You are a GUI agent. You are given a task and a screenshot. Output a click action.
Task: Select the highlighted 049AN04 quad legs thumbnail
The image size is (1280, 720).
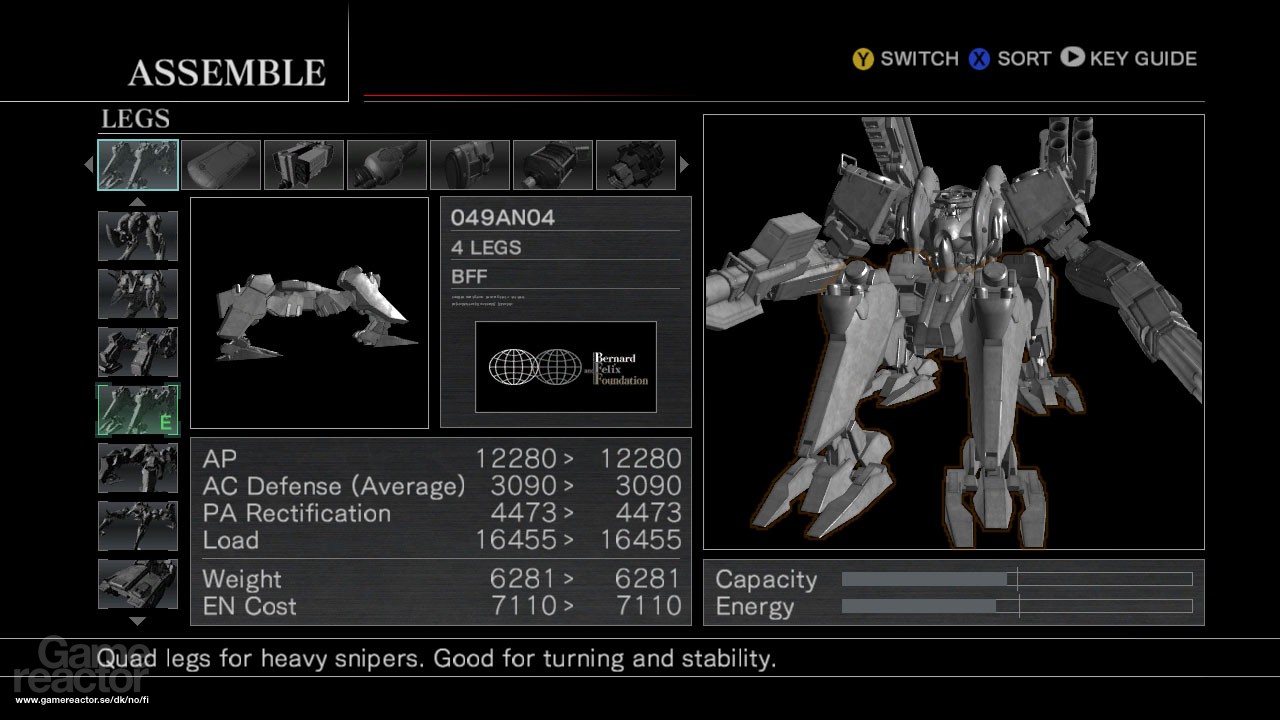(x=138, y=163)
